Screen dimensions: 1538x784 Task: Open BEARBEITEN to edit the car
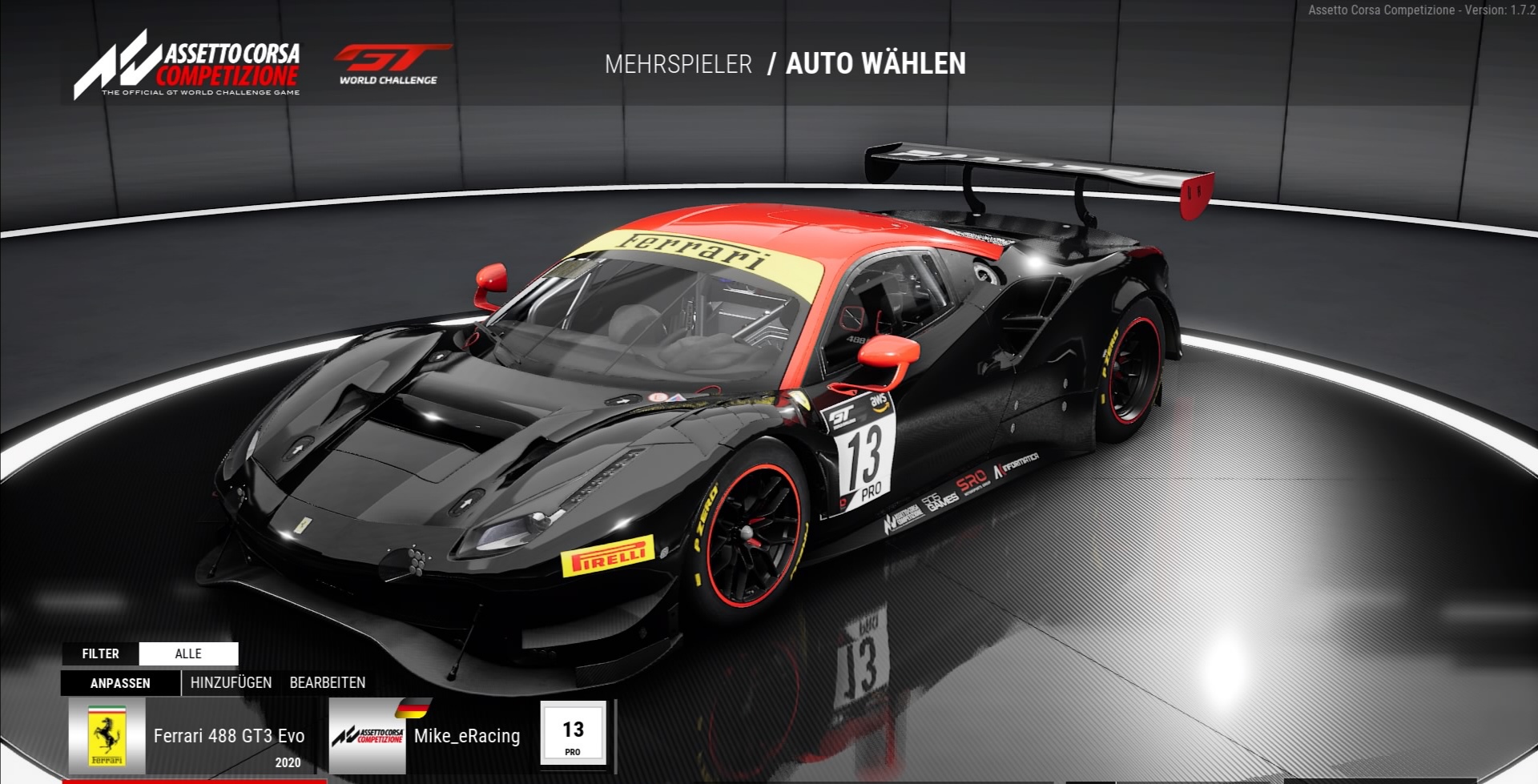click(x=327, y=683)
